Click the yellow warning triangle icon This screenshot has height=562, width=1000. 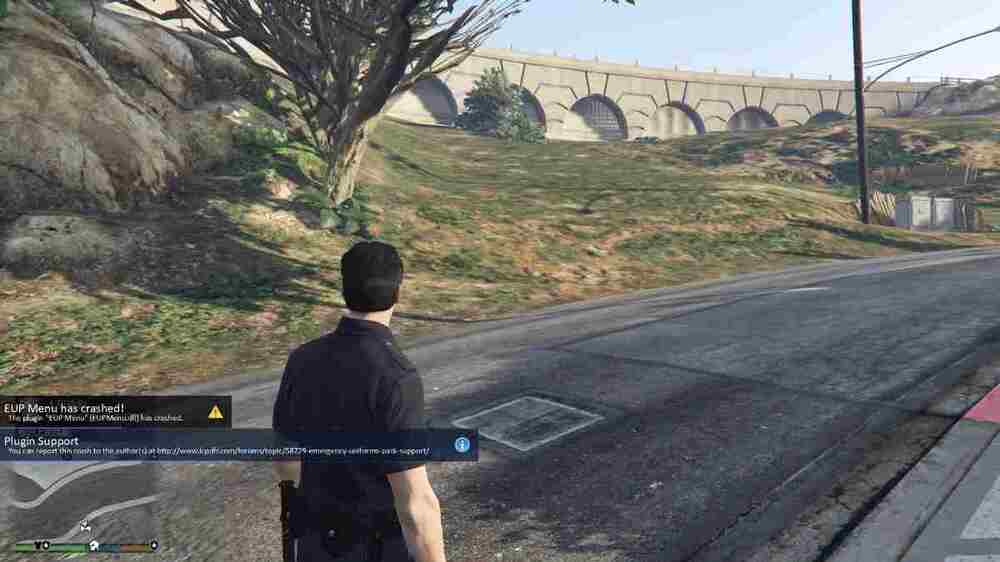(215, 411)
